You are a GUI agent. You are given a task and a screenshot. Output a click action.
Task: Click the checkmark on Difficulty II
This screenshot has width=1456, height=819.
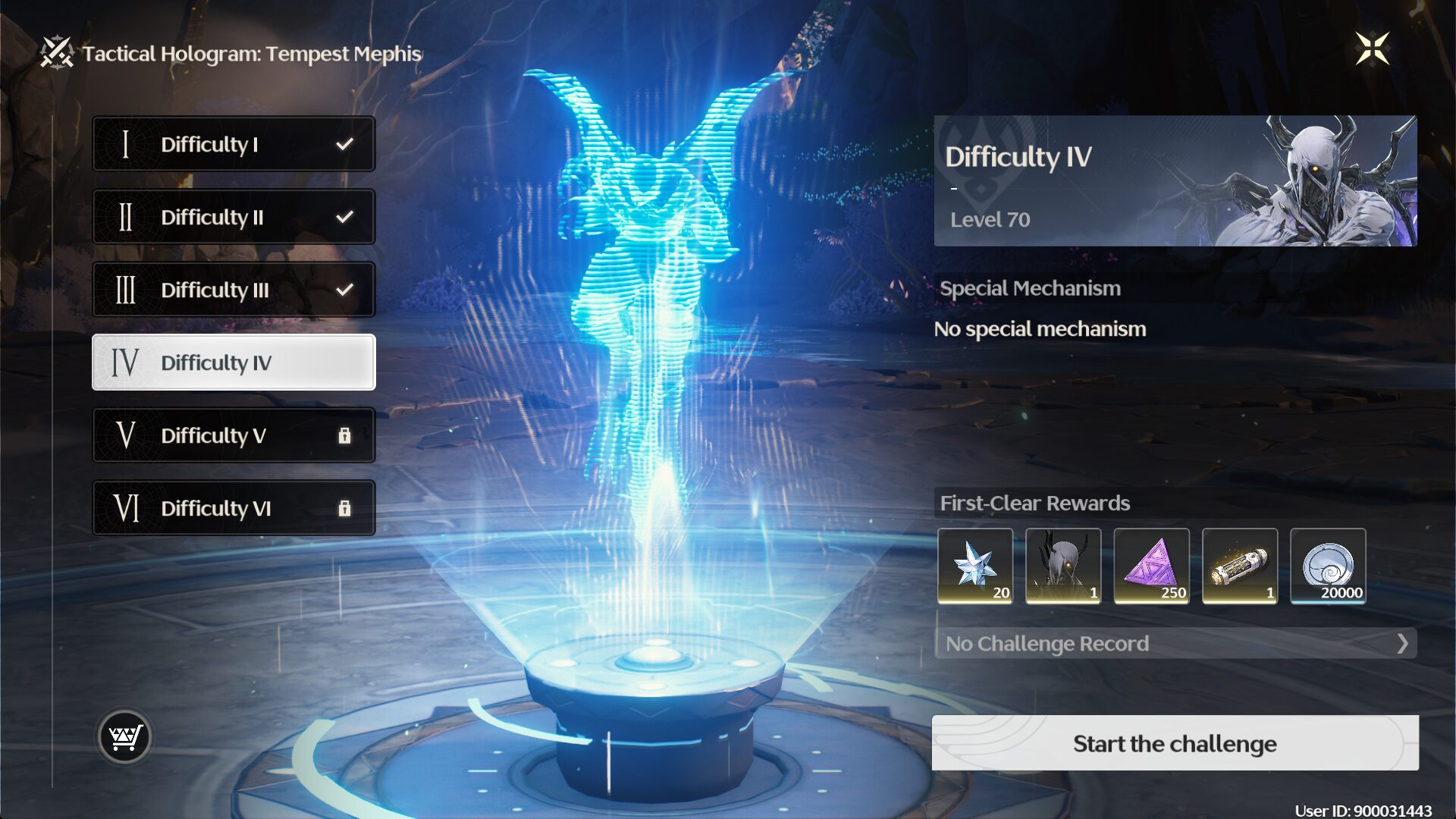pos(346,216)
